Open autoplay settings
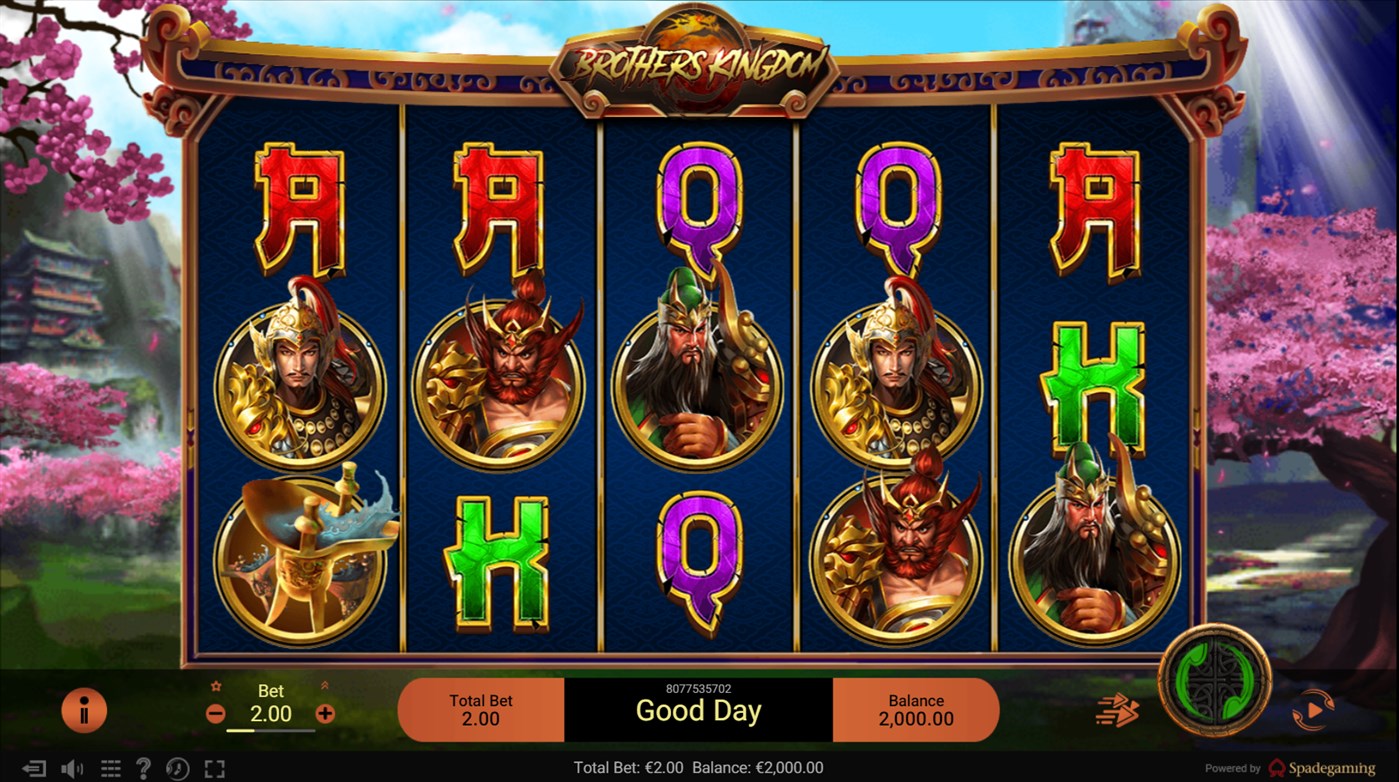Viewport: 1399px width, 782px height. (1313, 710)
